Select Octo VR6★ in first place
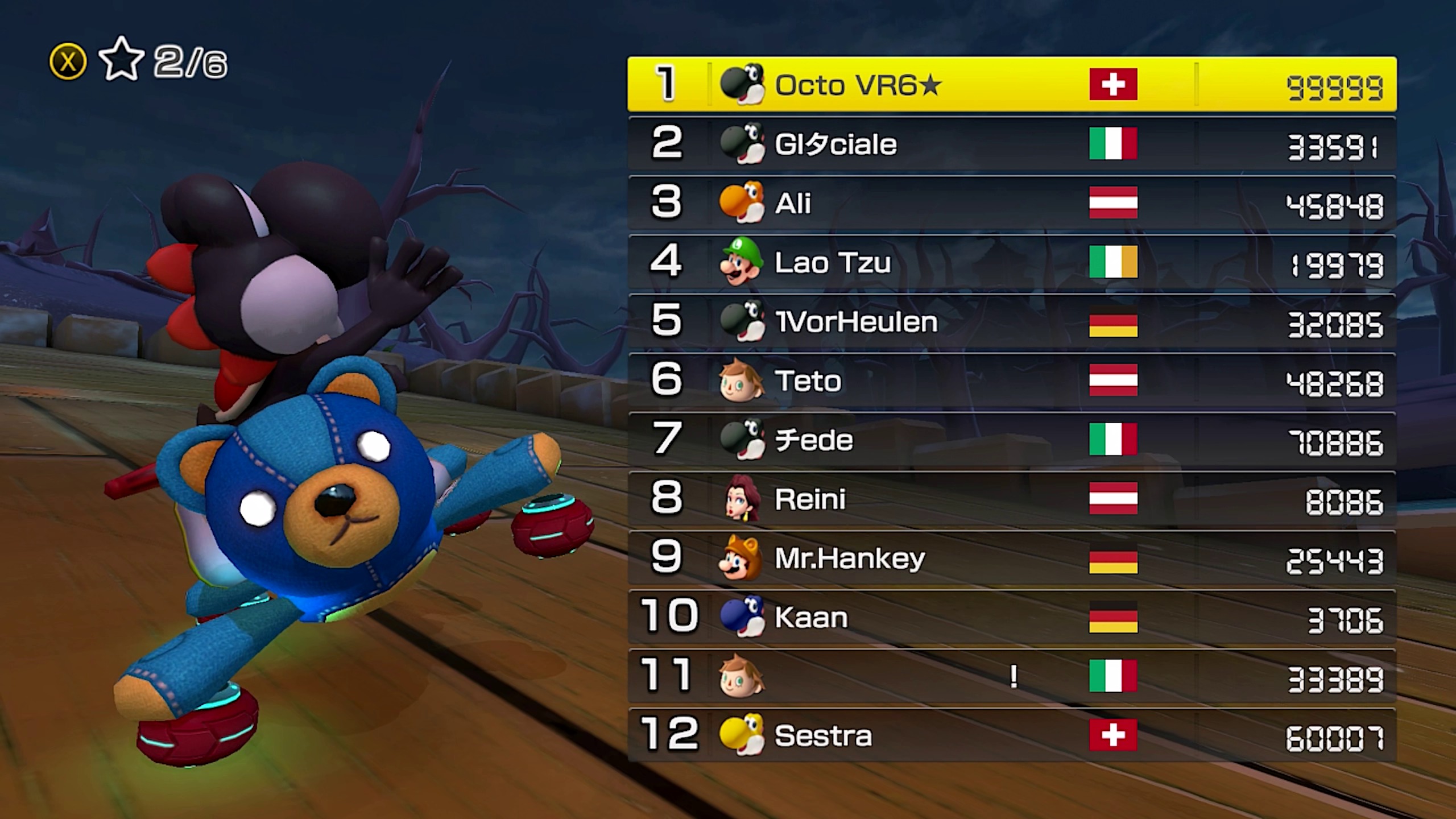Screen dimensions: 1456x819 [1011, 84]
